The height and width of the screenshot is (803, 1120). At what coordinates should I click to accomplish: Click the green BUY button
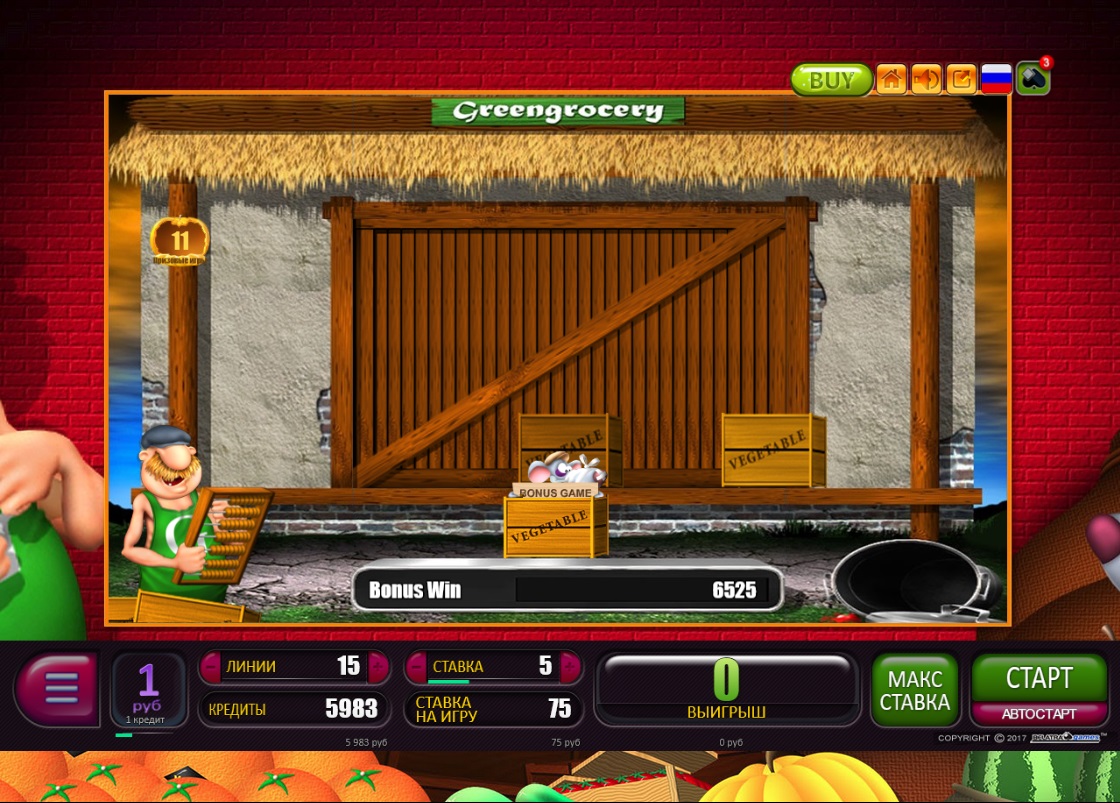point(831,80)
